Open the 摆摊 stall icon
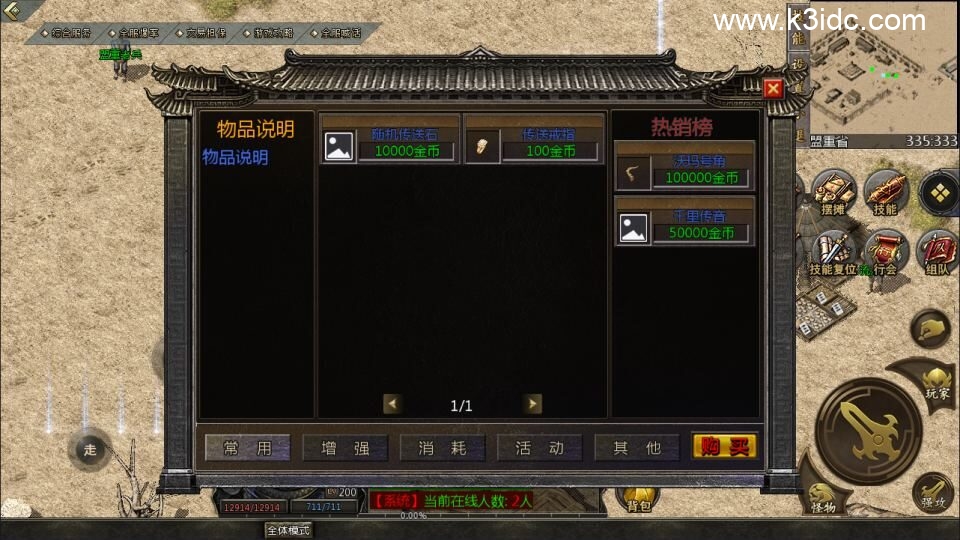Viewport: 960px width, 540px height. (x=832, y=193)
